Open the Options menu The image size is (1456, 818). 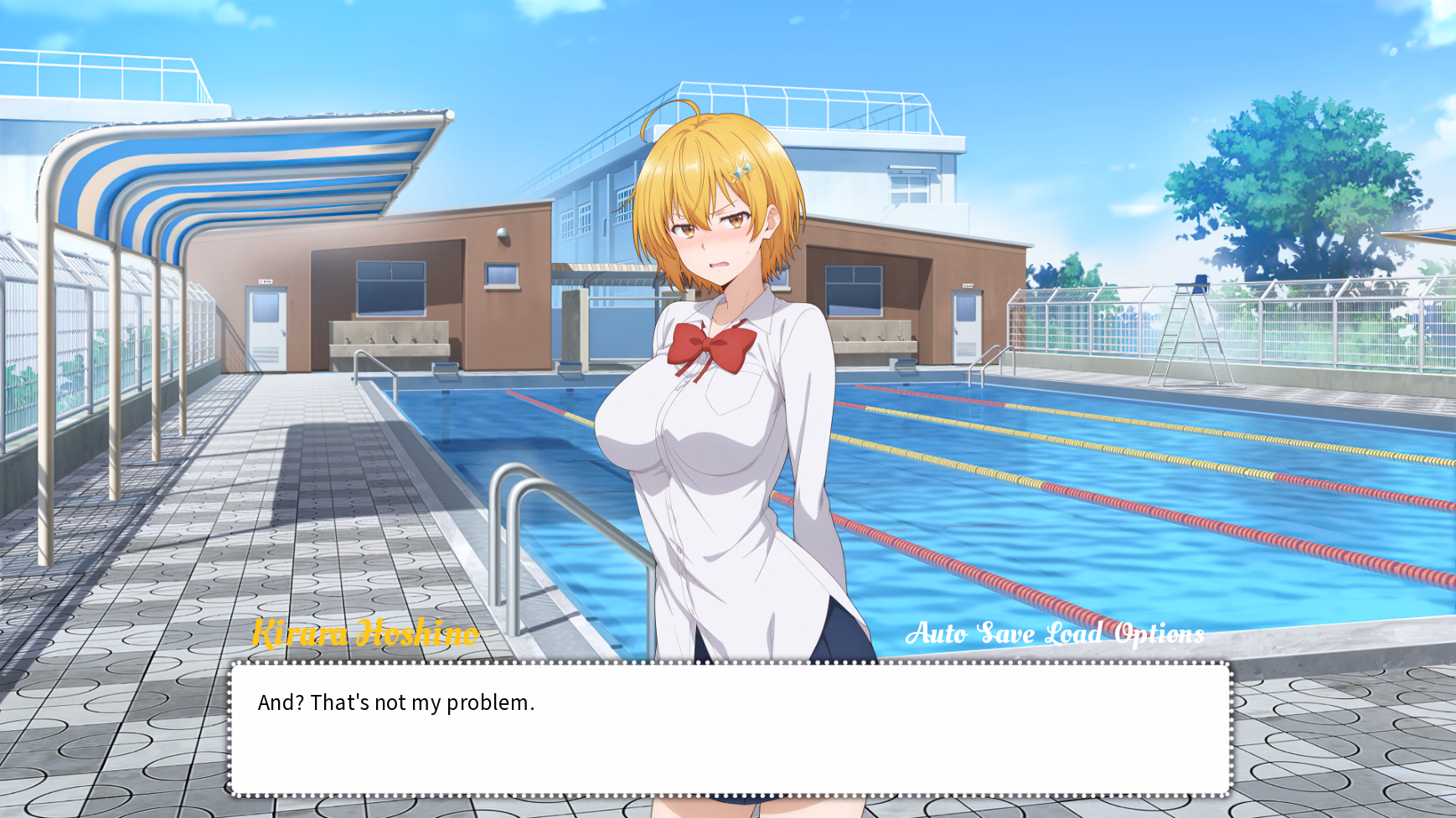(x=1159, y=634)
